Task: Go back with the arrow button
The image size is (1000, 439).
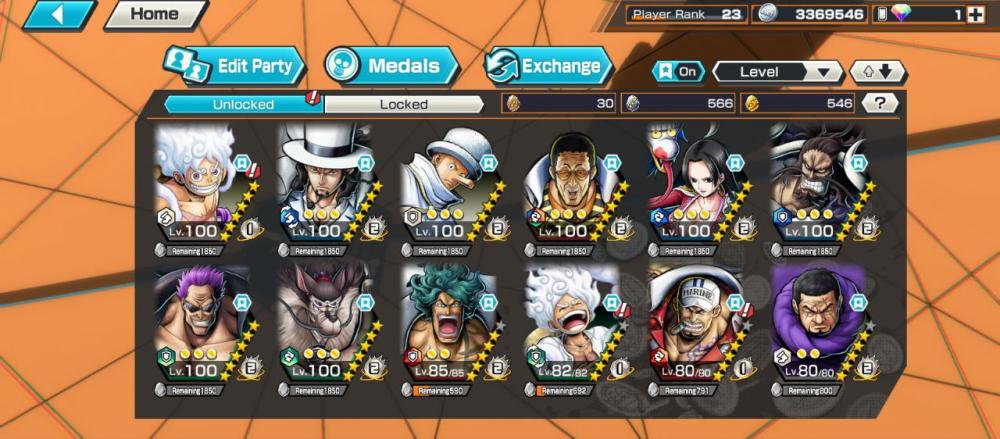Action: pos(58,15)
